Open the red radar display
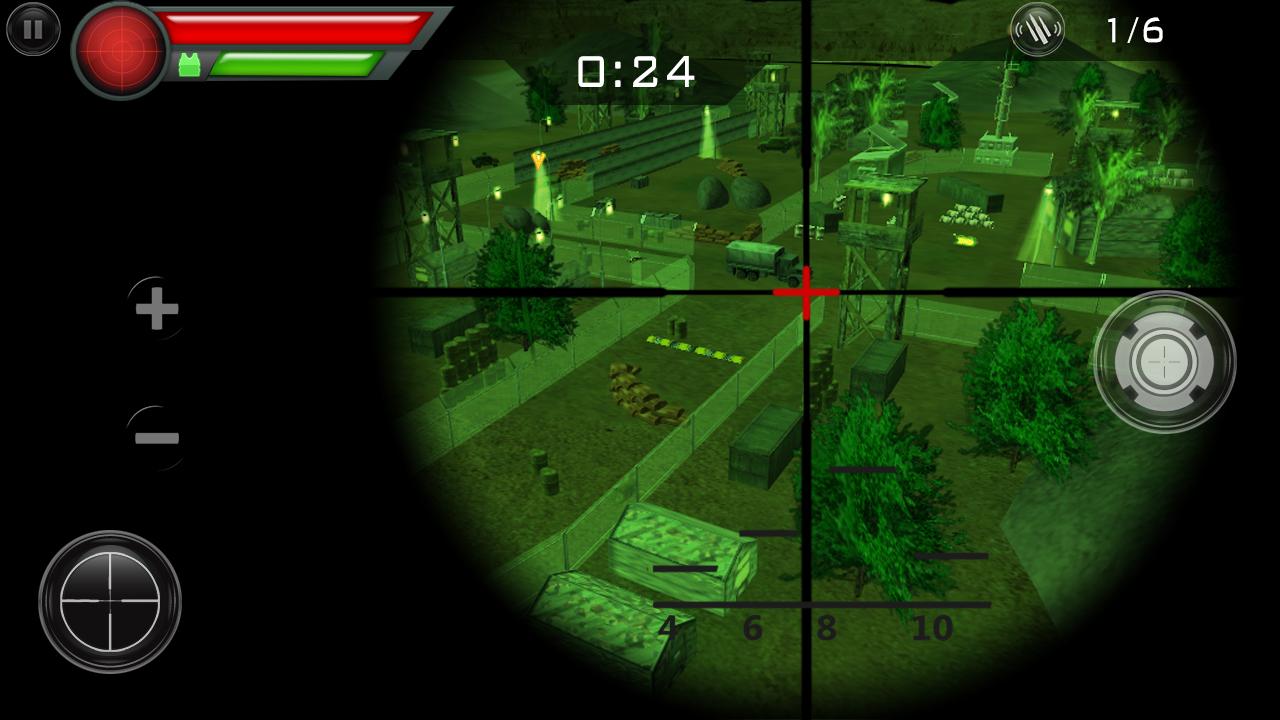This screenshot has height=720, width=1280. tap(120, 50)
